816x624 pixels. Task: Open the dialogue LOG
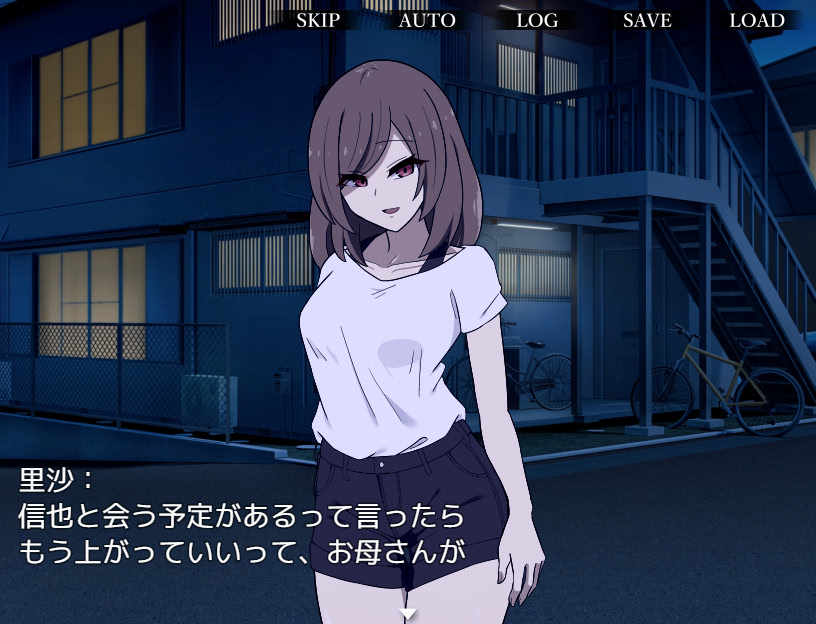(537, 20)
